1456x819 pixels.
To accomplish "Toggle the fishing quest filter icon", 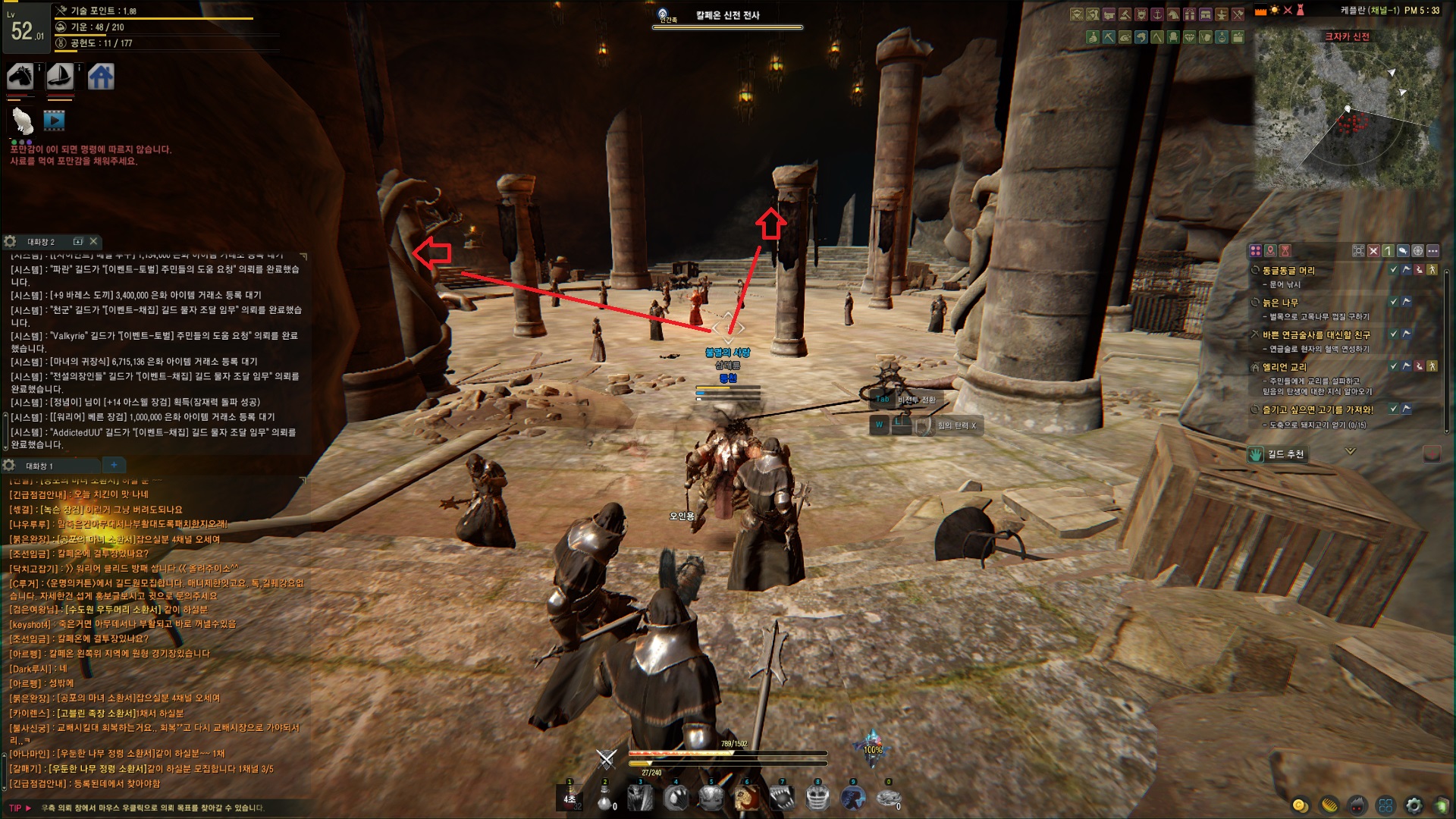I will click(1403, 250).
